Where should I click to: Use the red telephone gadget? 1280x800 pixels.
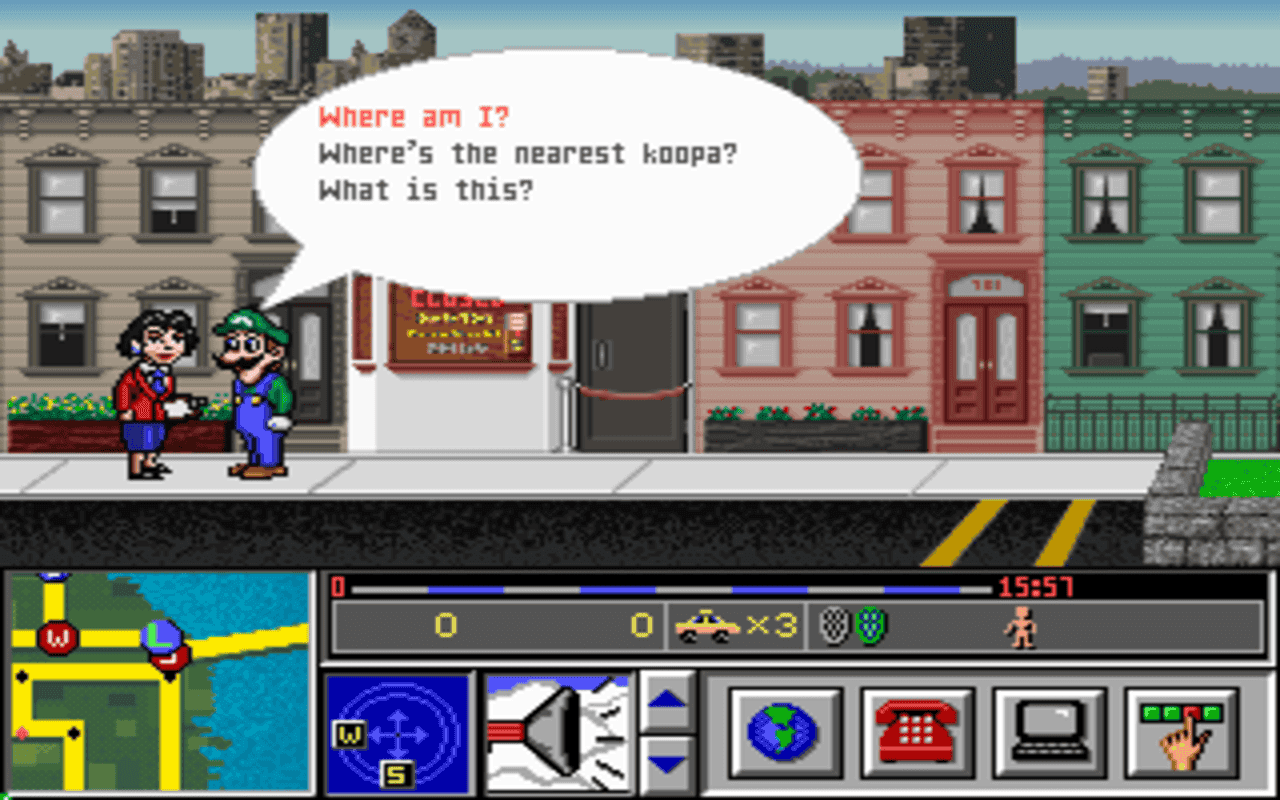tap(916, 732)
